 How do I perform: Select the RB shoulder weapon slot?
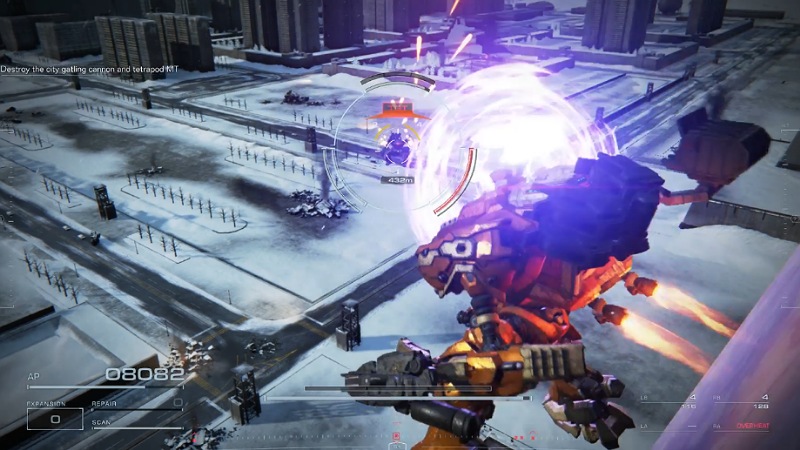point(741,401)
